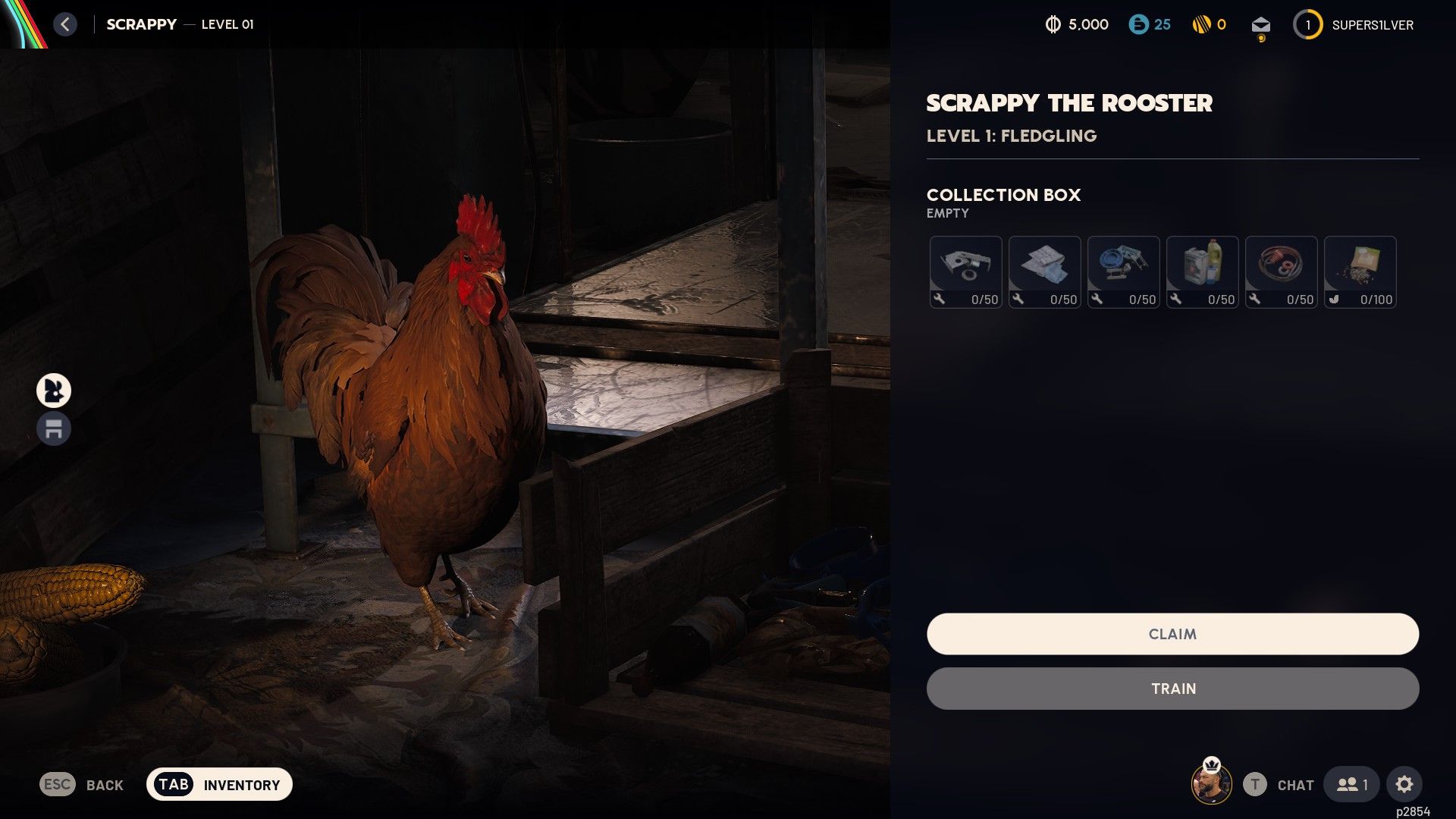Select the rooster head view icon
Image resolution: width=1456 pixels, height=819 pixels.
54,391
